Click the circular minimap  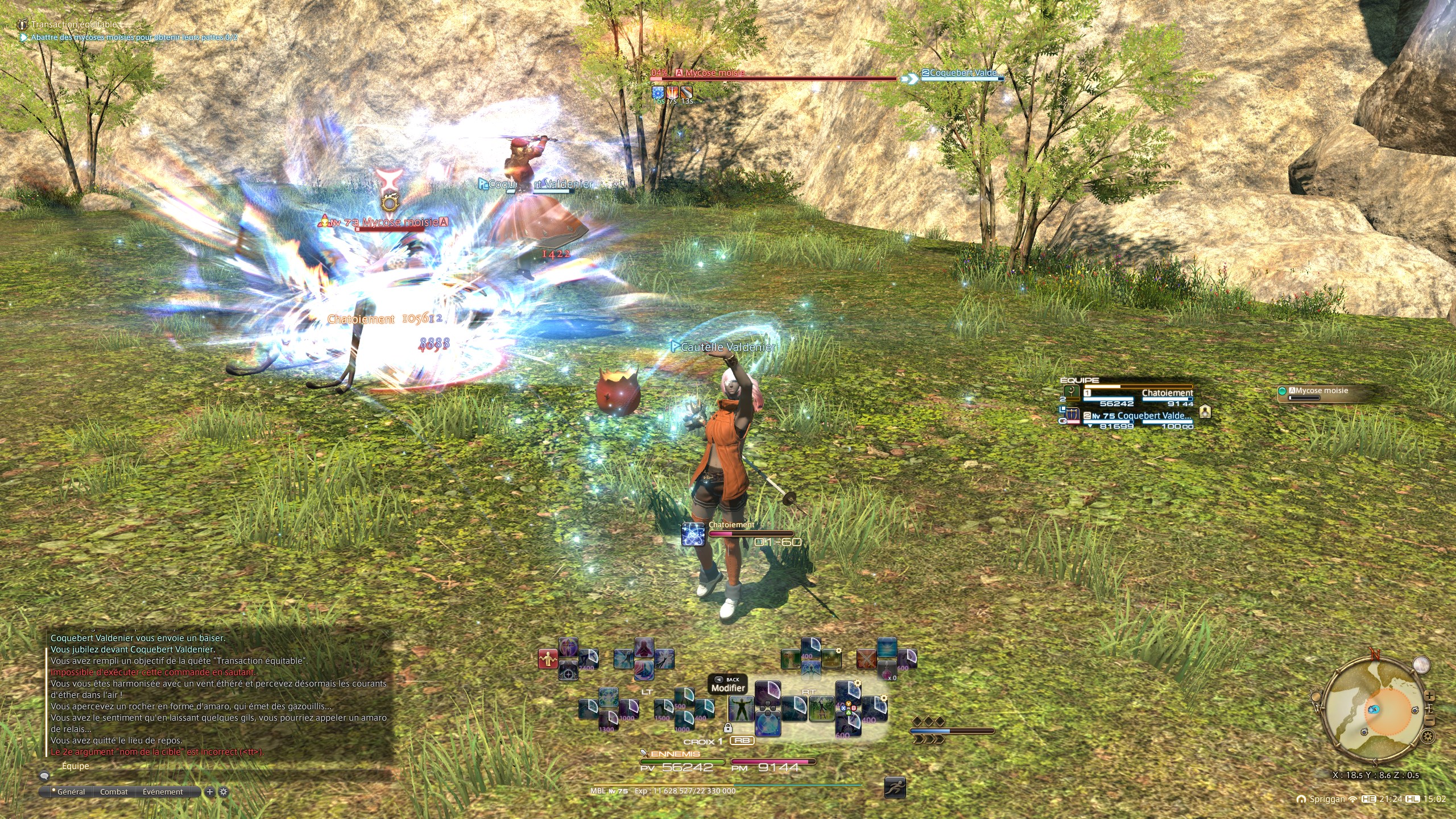click(1375, 710)
